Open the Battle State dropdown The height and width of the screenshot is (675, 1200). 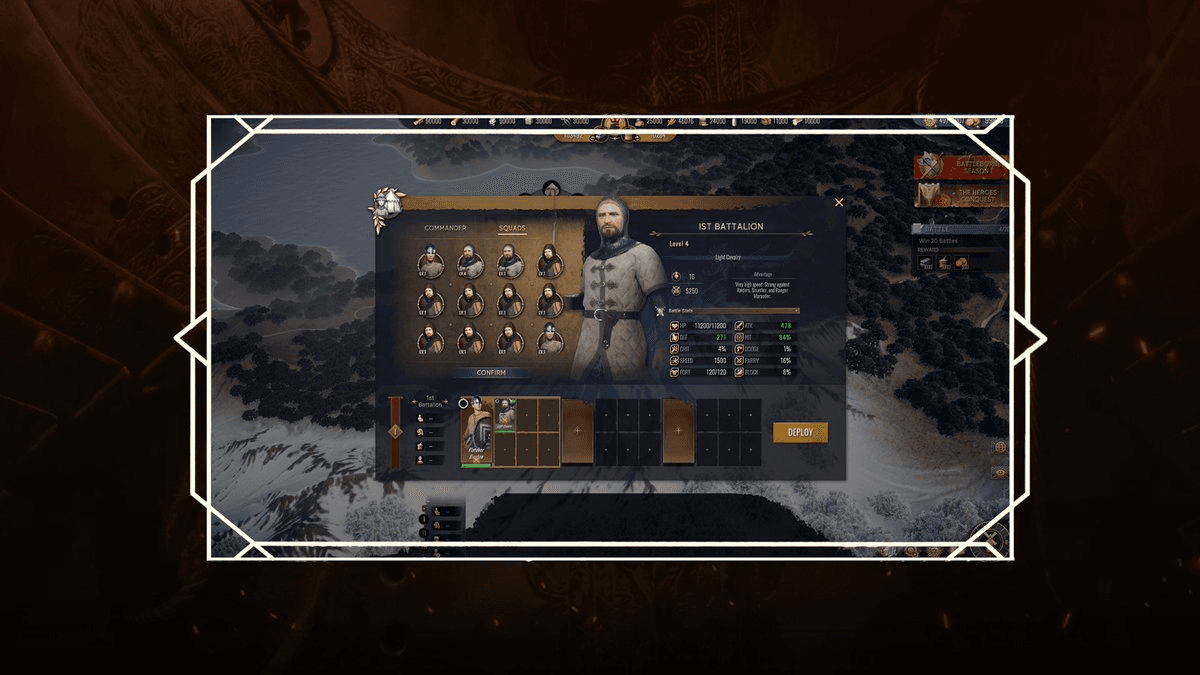[733, 311]
